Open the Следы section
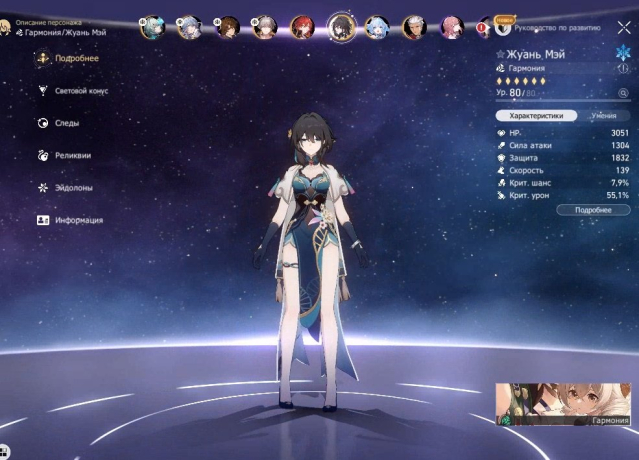This screenshot has height=460, width=639. click(67, 123)
